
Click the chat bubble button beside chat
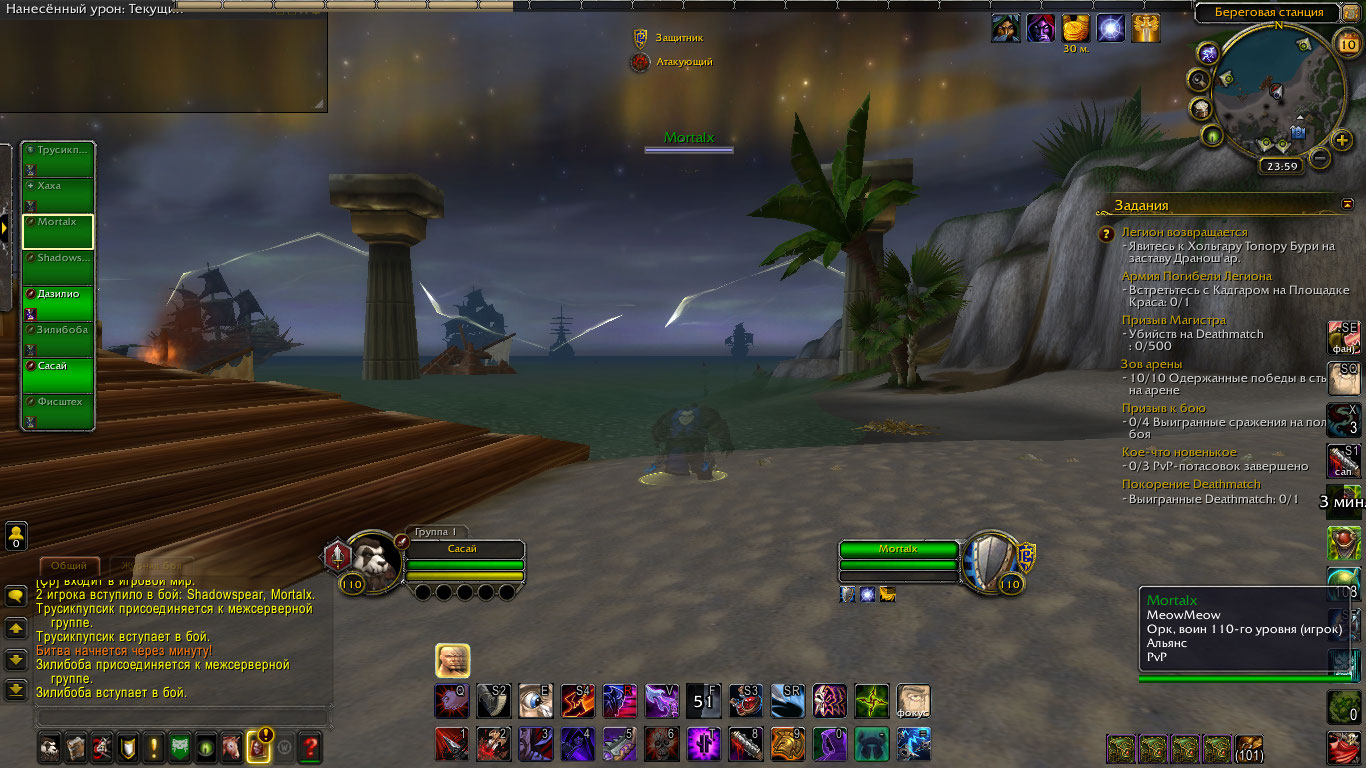click(16, 596)
